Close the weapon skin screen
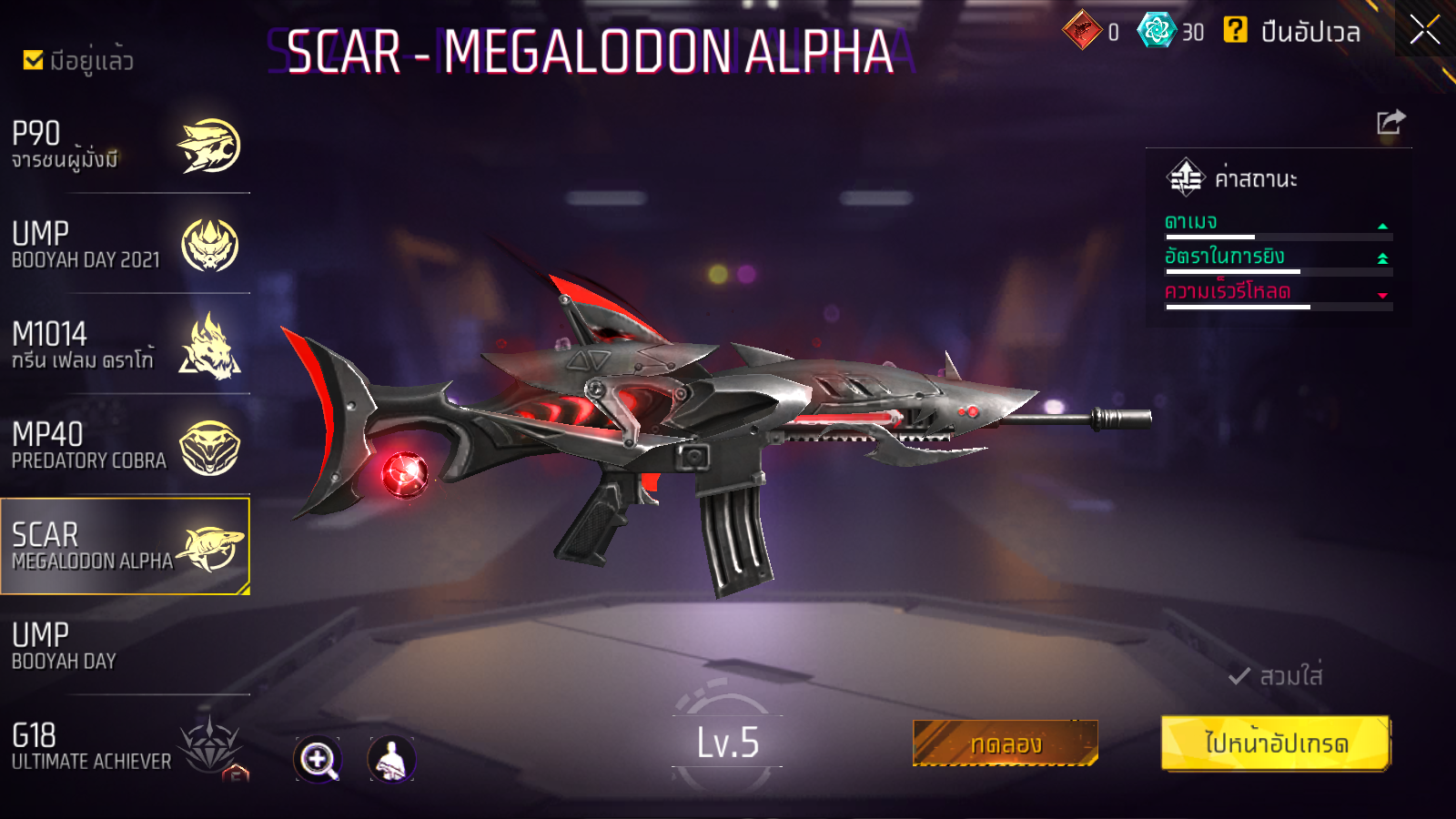The height and width of the screenshot is (819, 1456). tap(1424, 30)
